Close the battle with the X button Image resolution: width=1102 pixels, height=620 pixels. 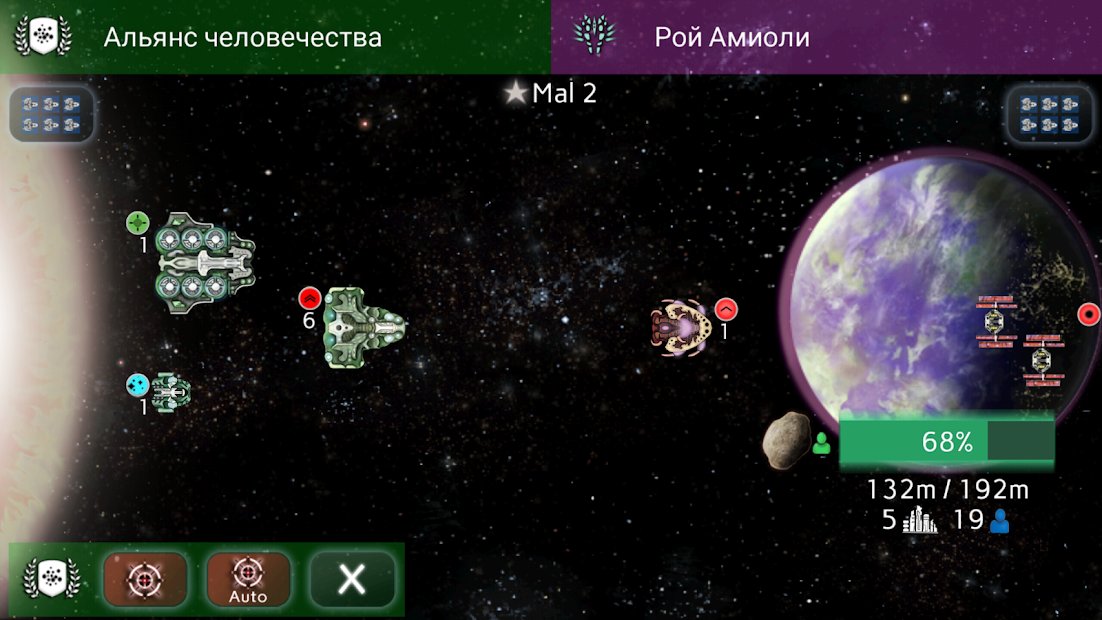click(x=352, y=579)
